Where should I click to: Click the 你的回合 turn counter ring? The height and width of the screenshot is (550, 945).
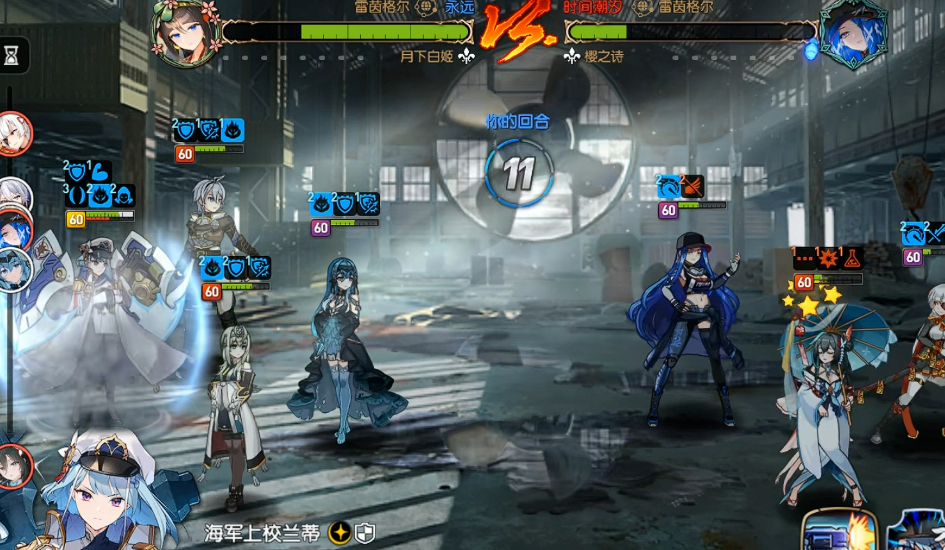(518, 172)
